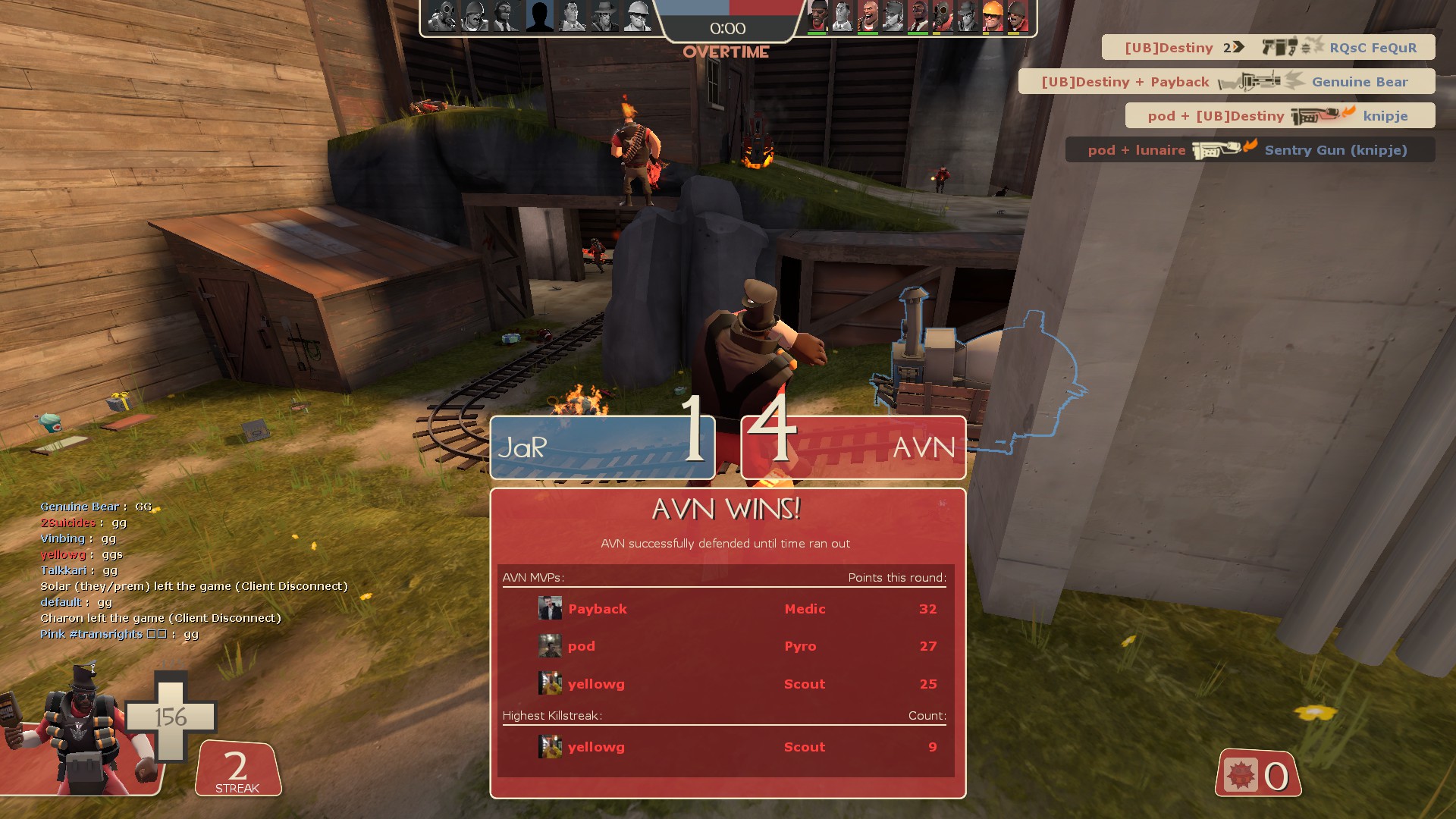Choose the RED Engineer hardhat portrait
The height and width of the screenshot is (819, 1456).
click(x=992, y=16)
